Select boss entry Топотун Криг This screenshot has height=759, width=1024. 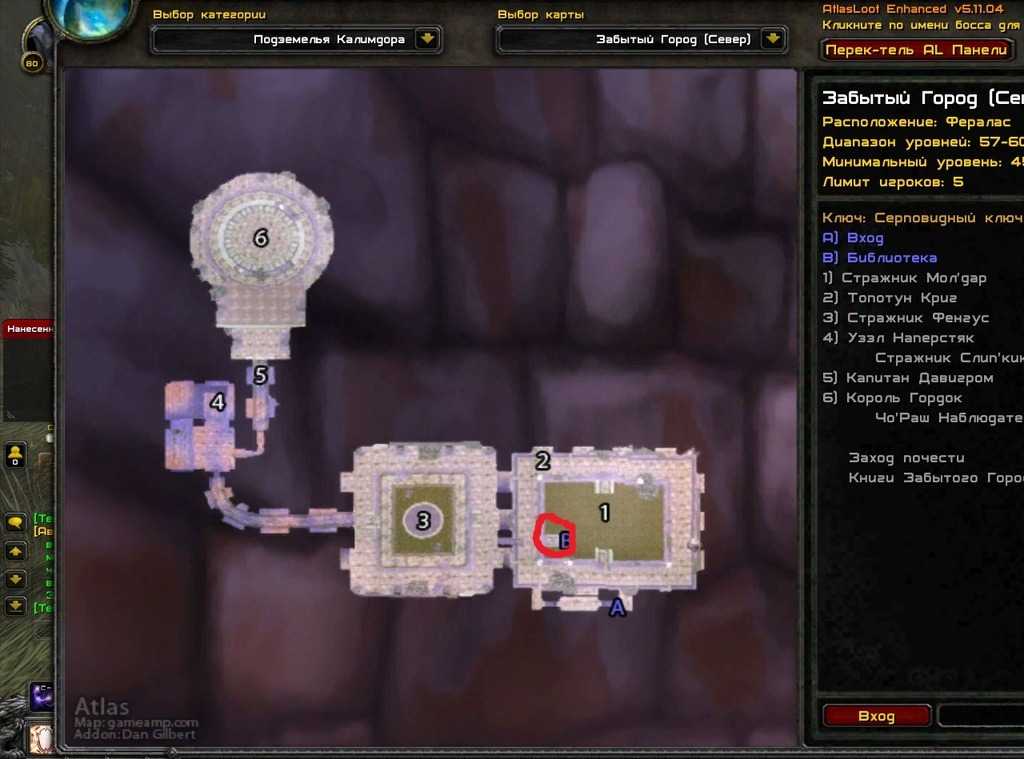(x=902, y=298)
